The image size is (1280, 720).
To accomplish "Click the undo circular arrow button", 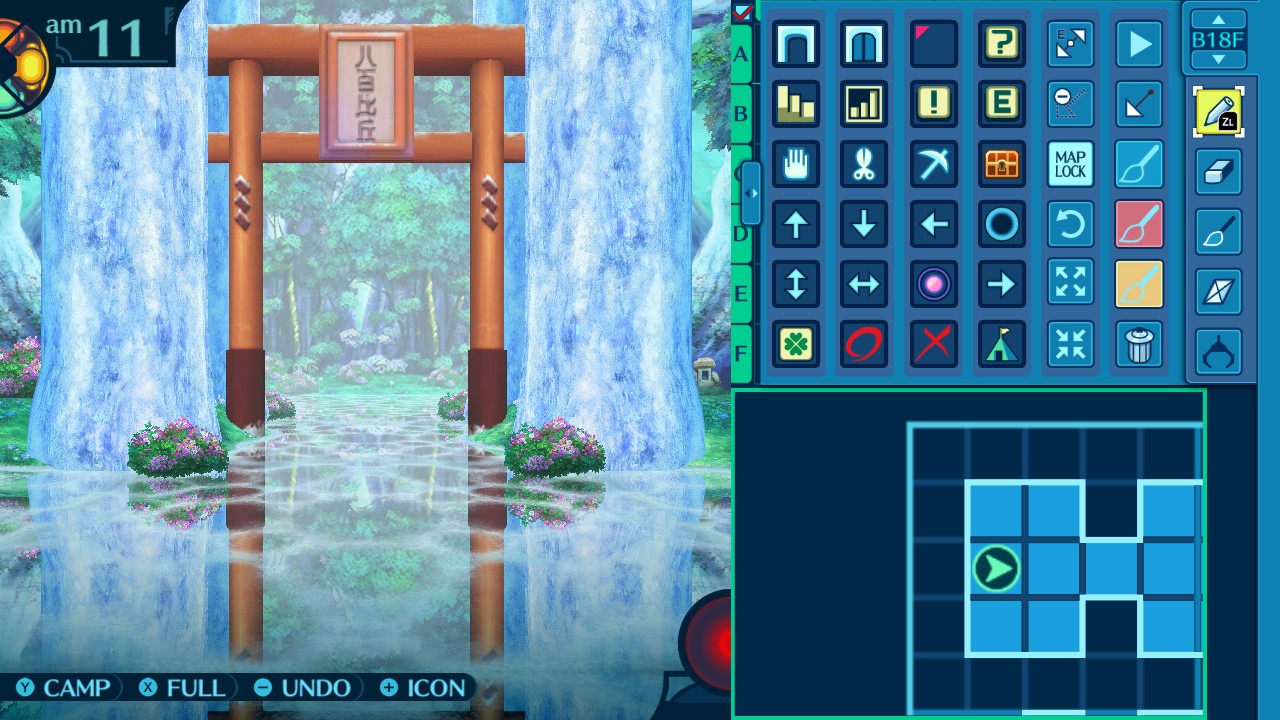I will (1070, 224).
